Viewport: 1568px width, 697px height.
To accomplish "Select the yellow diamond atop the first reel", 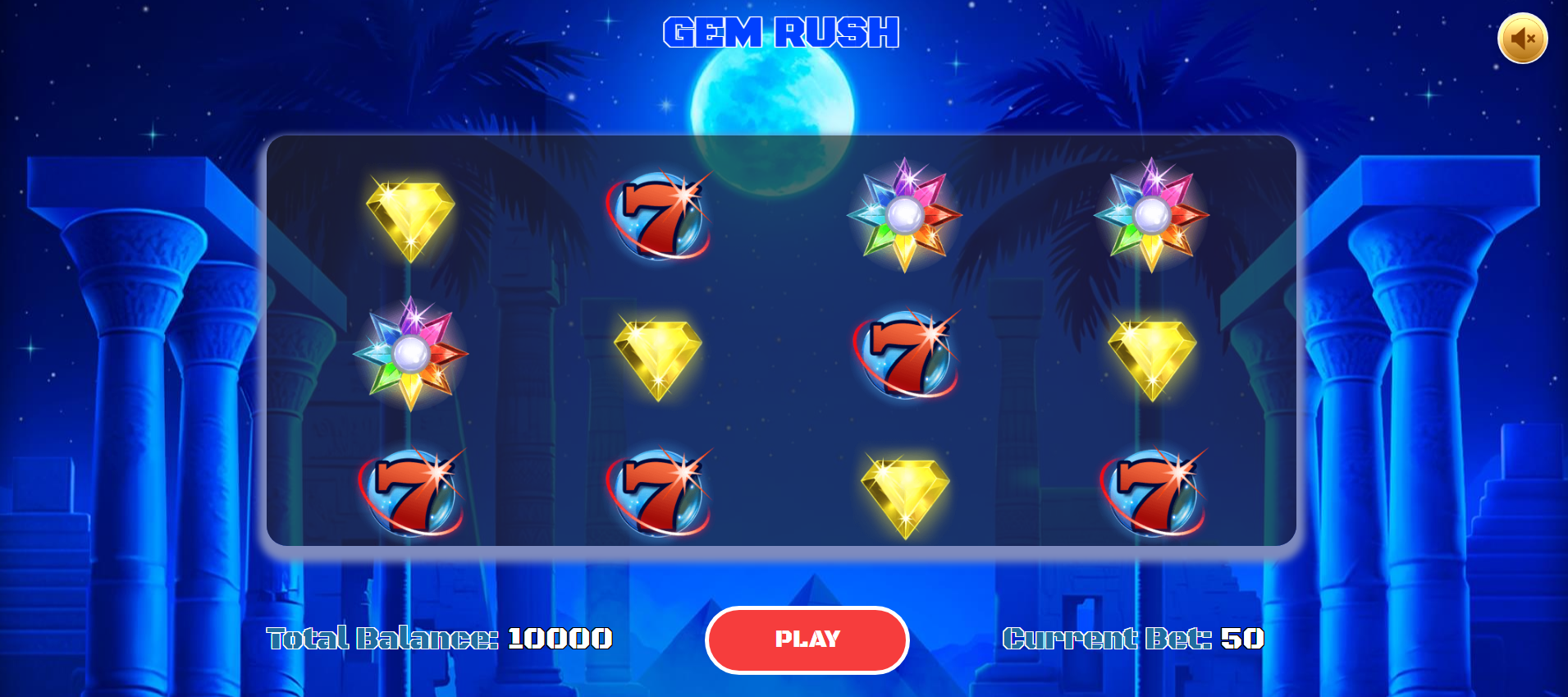I will point(410,215).
